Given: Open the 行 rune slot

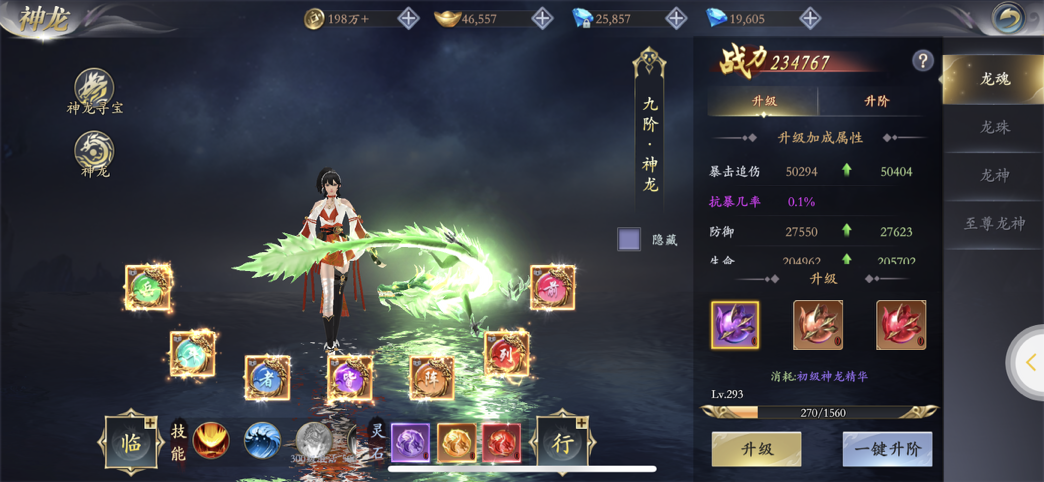Looking at the screenshot, I should 563,442.
